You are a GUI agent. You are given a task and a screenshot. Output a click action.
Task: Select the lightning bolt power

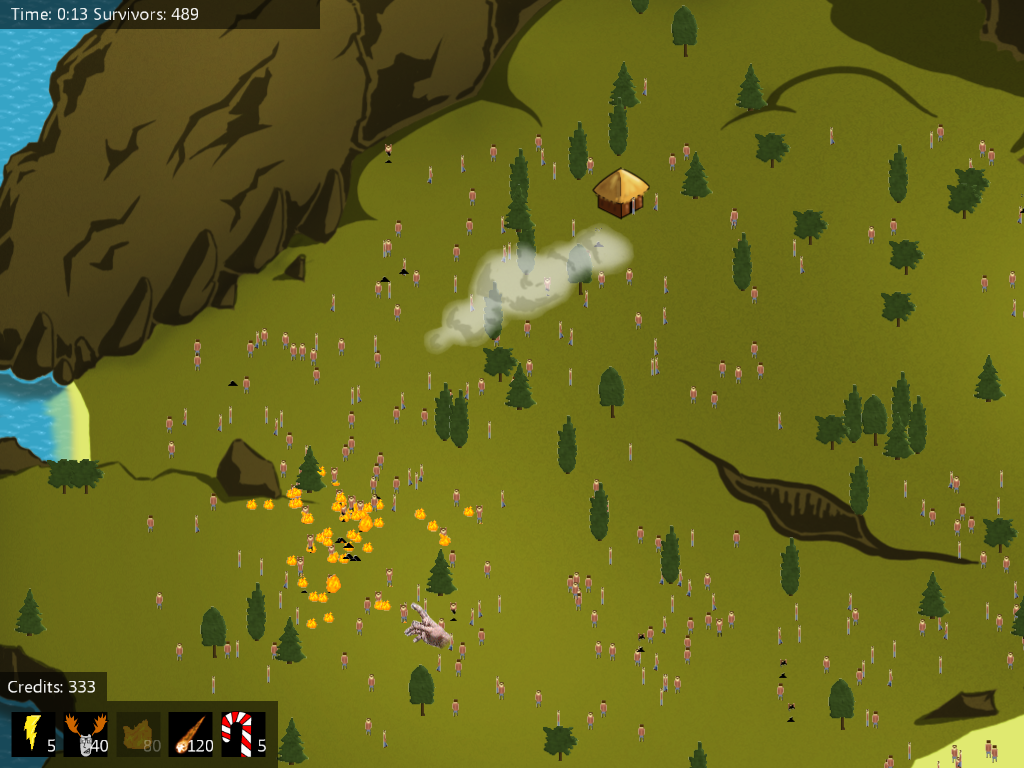34,734
